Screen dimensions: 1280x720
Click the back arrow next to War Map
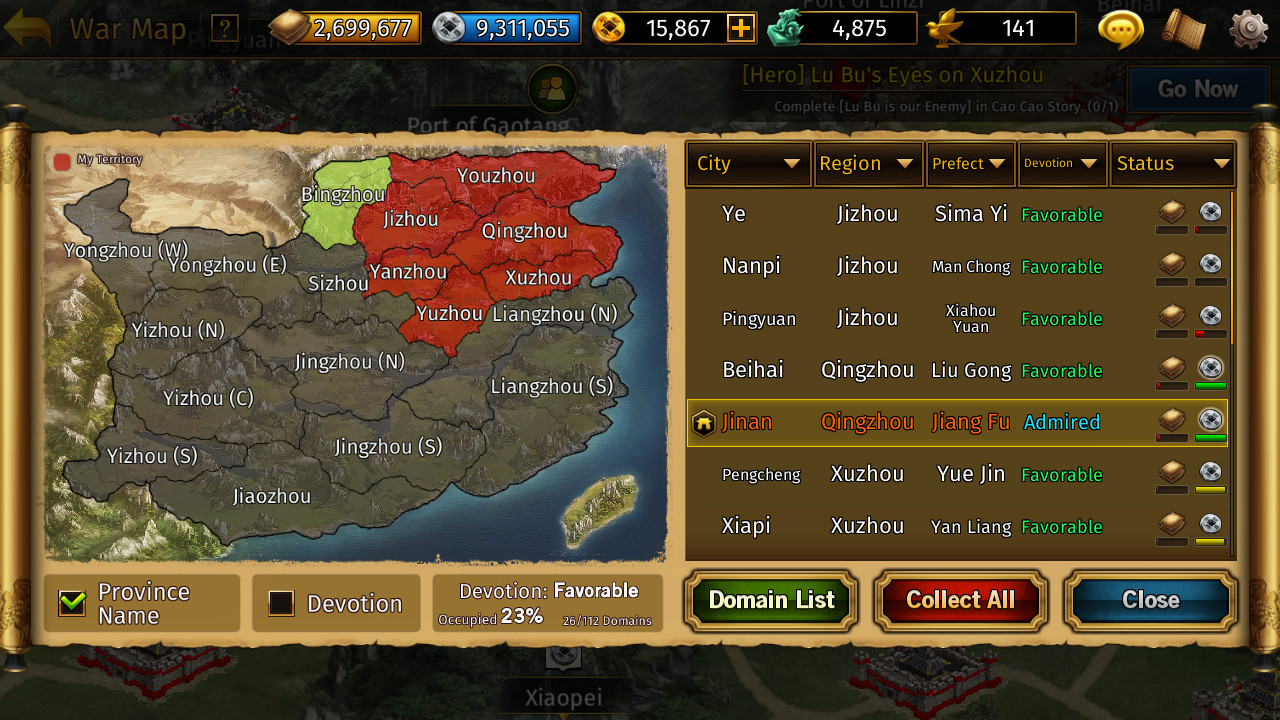coord(29,28)
